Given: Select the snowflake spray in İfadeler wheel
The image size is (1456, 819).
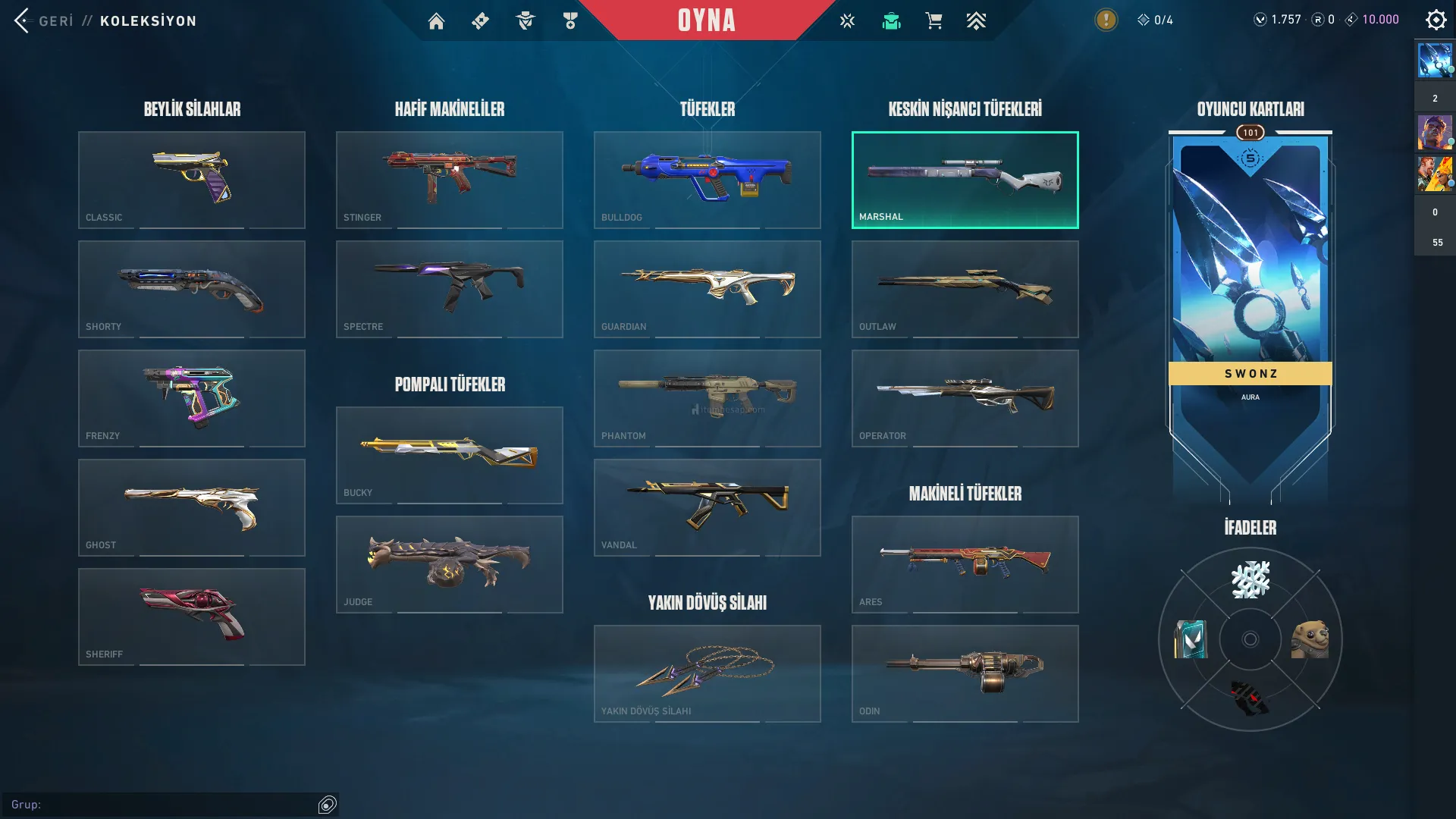Looking at the screenshot, I should coord(1250,580).
